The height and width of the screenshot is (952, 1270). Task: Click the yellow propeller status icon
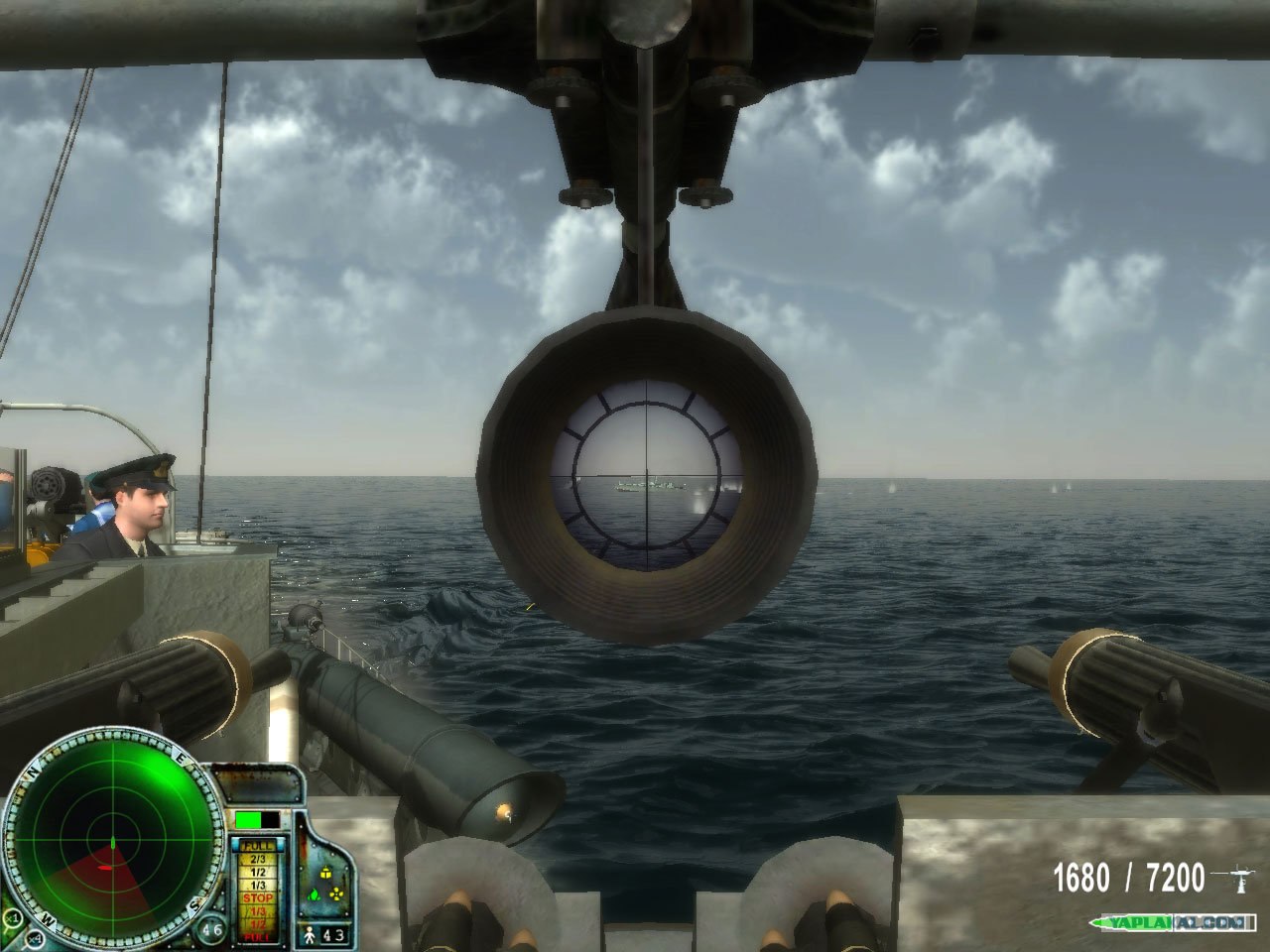(336, 893)
